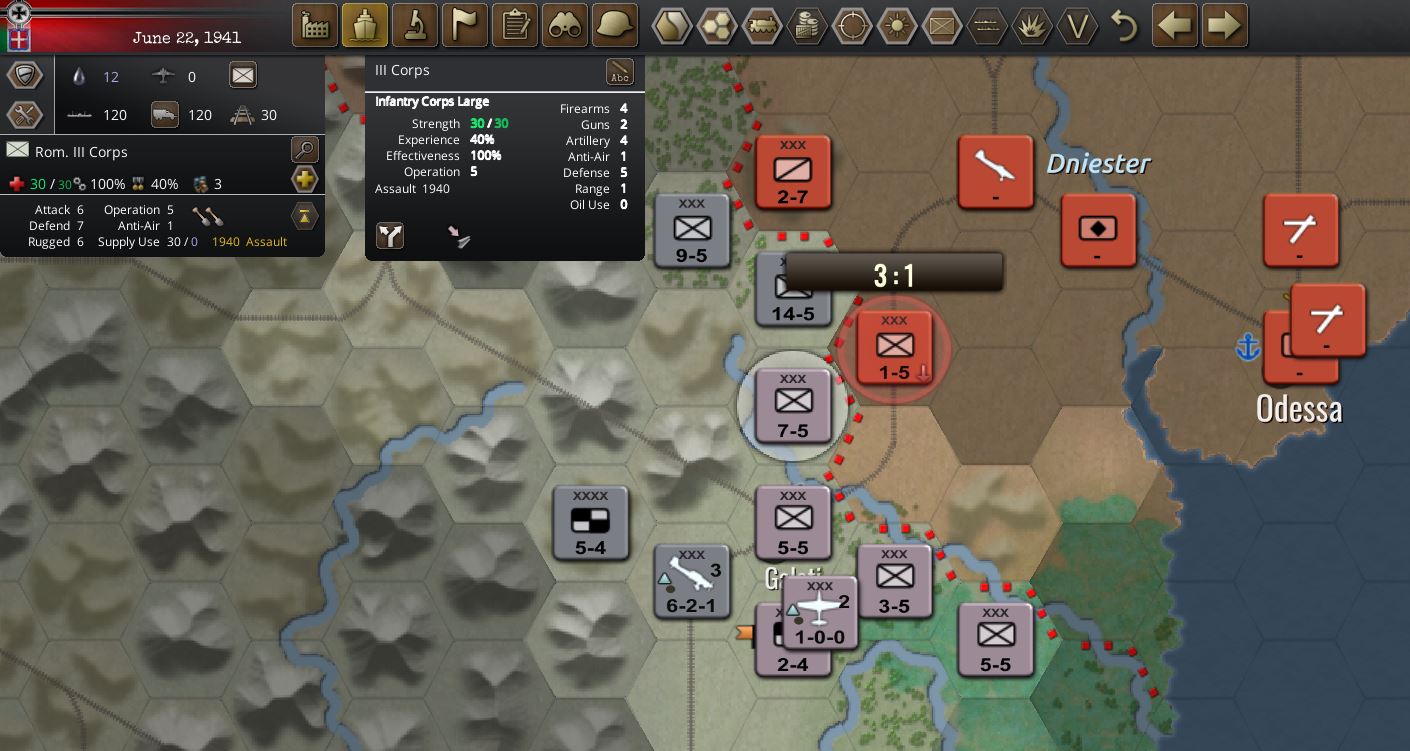Open the research microscope panel
Screen dimensions: 1410x751
tap(415, 24)
